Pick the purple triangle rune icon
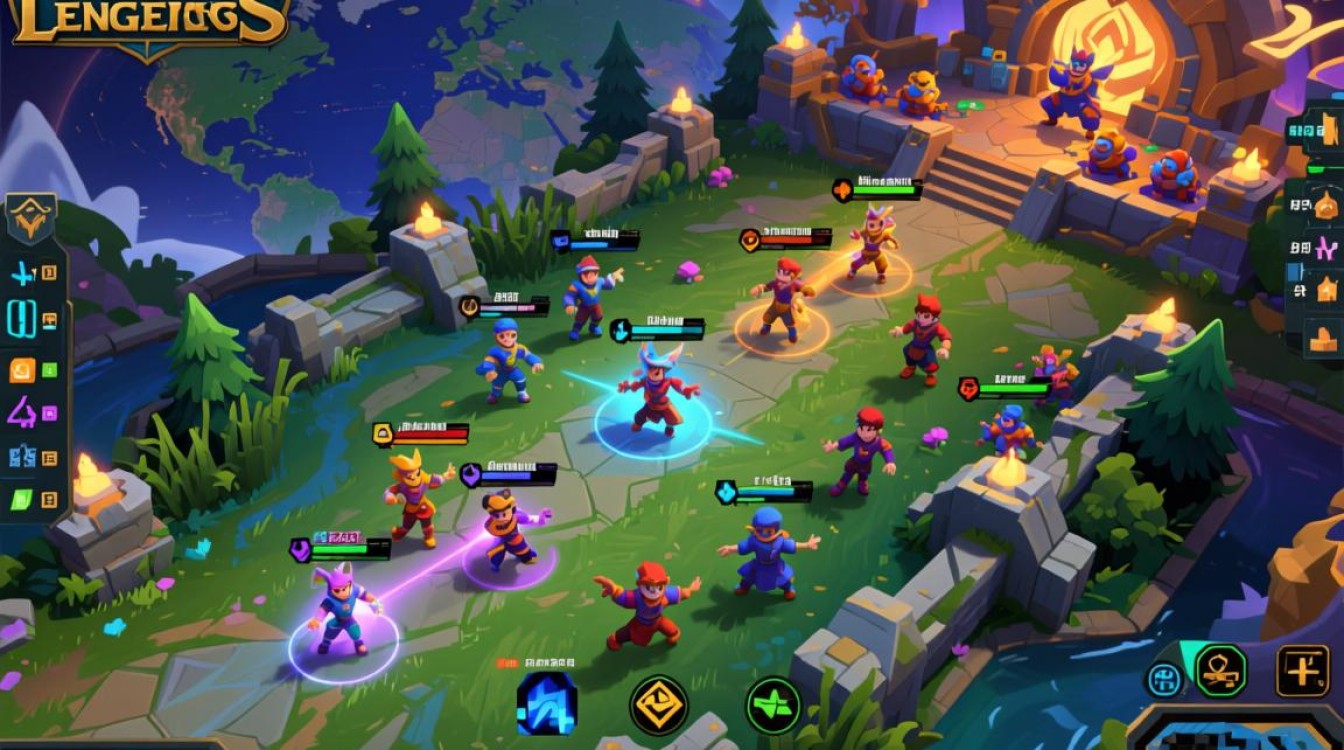This screenshot has width=1344, height=750. (22, 412)
